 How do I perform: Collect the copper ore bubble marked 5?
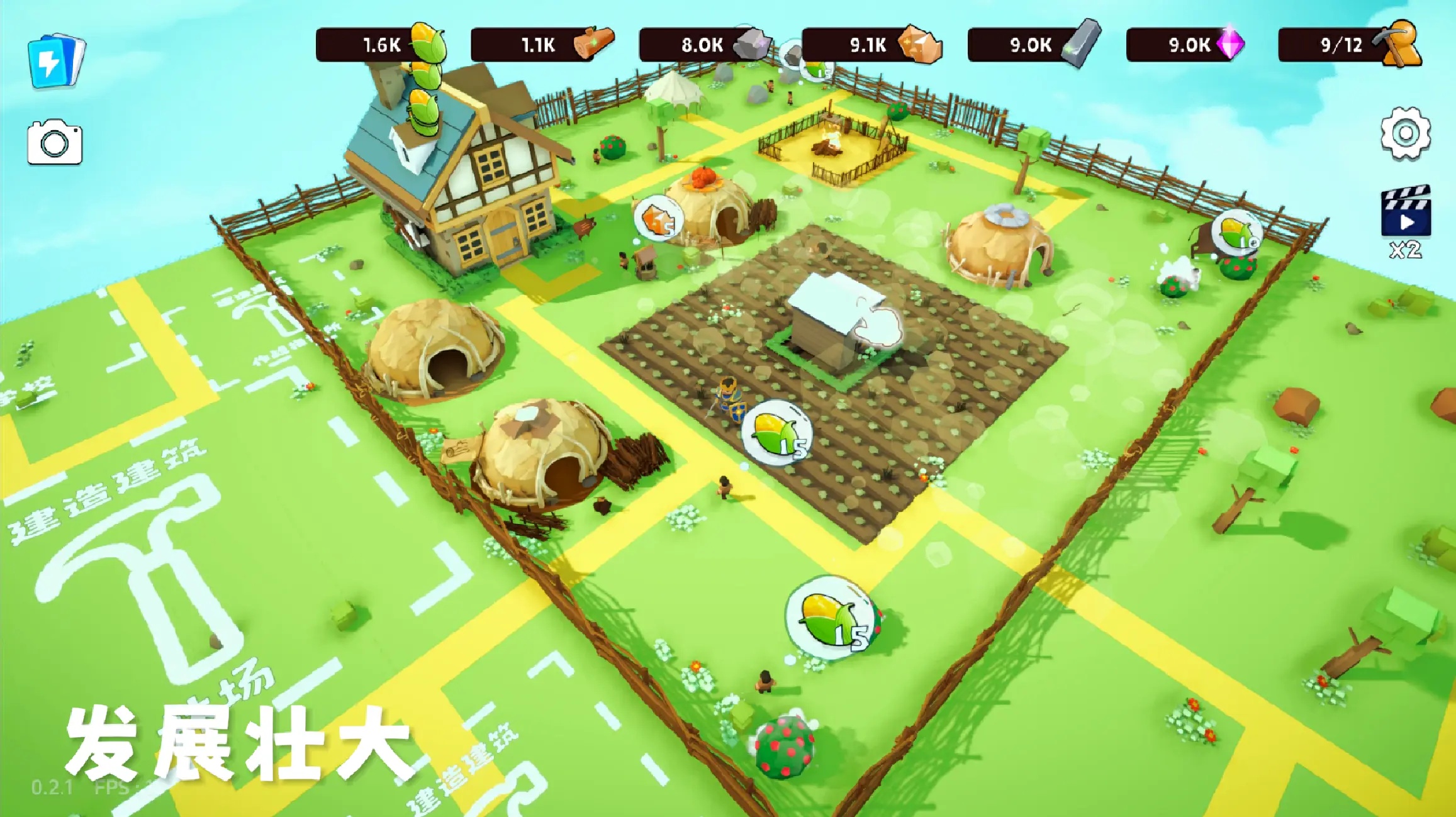[658, 218]
